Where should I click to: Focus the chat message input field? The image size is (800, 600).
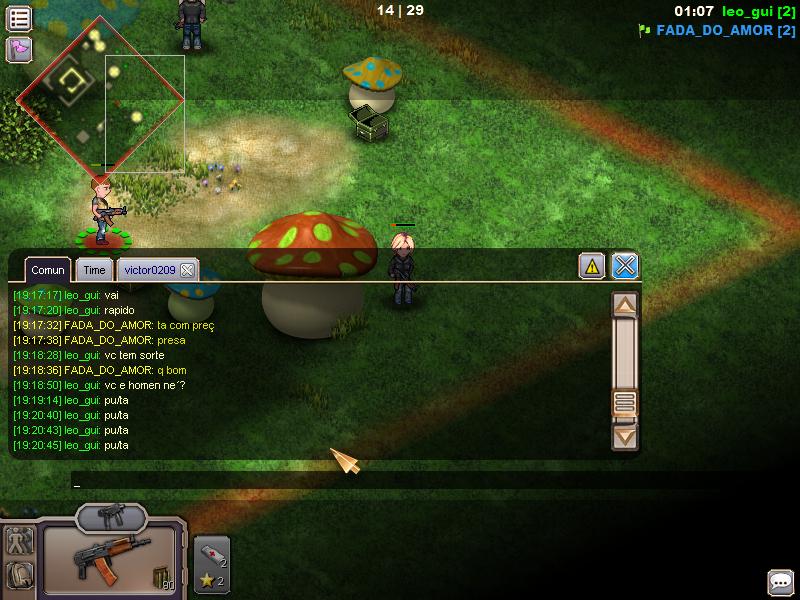(x=340, y=483)
